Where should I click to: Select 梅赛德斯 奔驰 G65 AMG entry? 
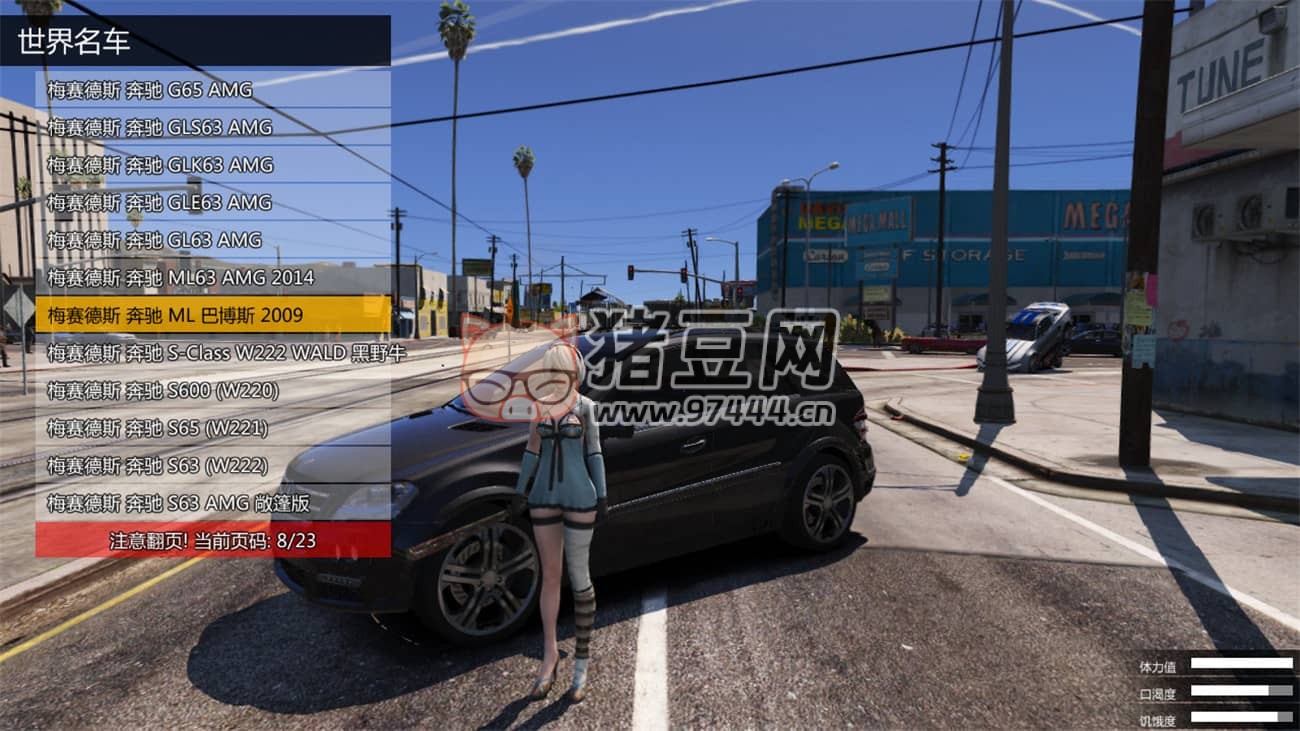tap(212, 90)
